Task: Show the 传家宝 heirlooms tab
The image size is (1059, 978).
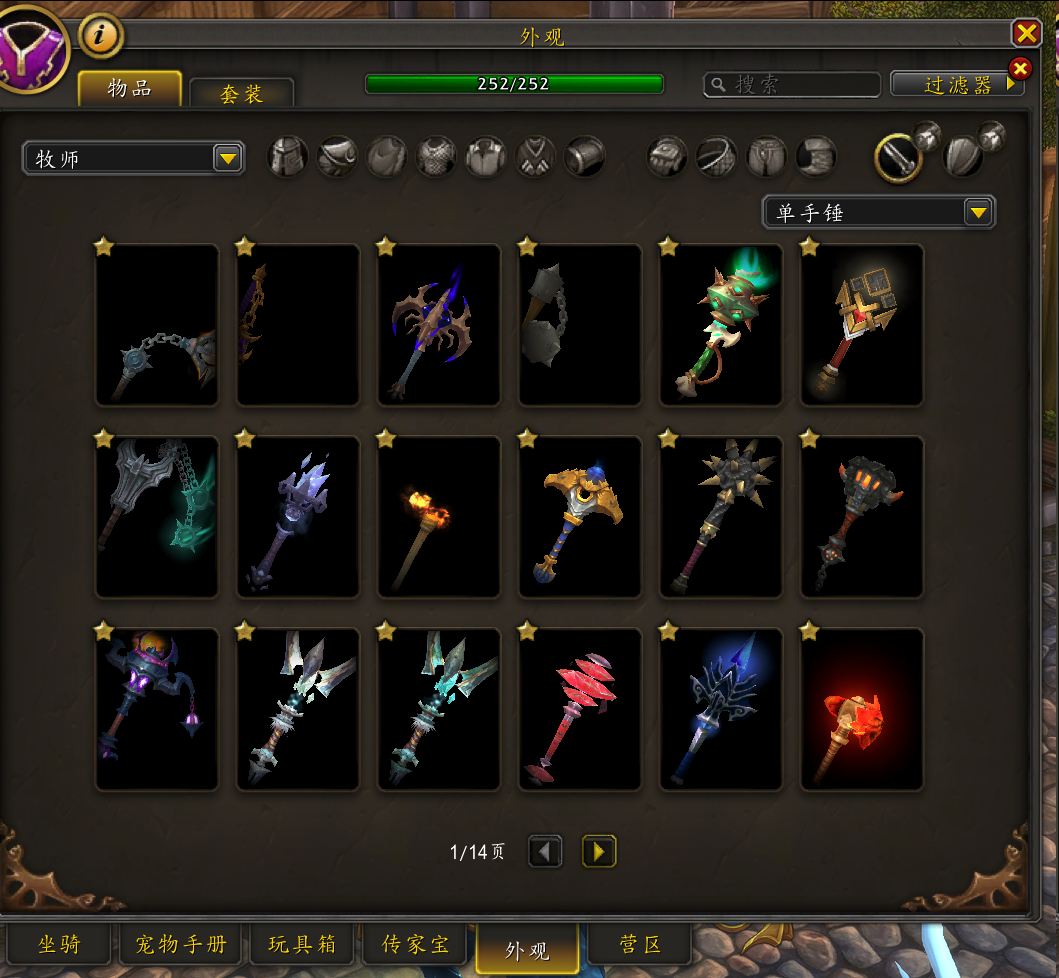Action: tap(416, 944)
